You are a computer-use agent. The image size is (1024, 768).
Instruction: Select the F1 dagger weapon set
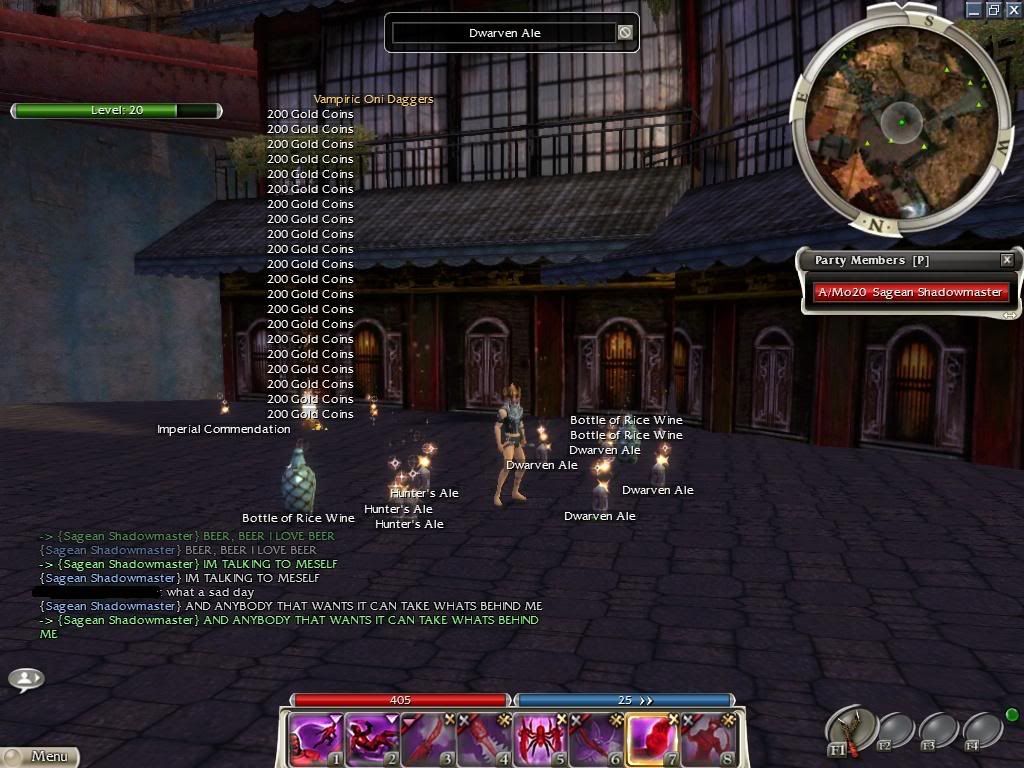click(851, 730)
